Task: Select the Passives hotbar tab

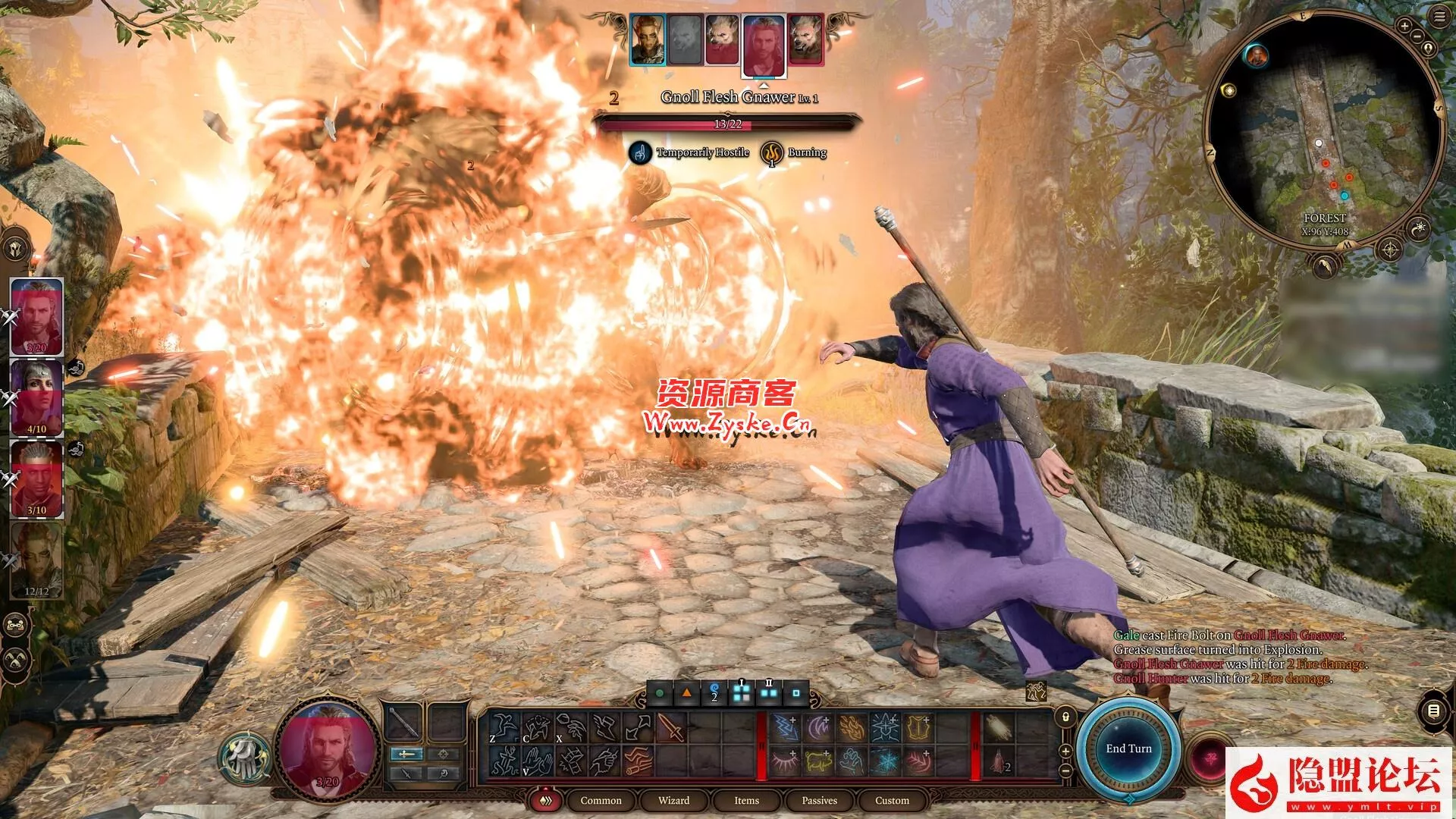Action: (819, 800)
